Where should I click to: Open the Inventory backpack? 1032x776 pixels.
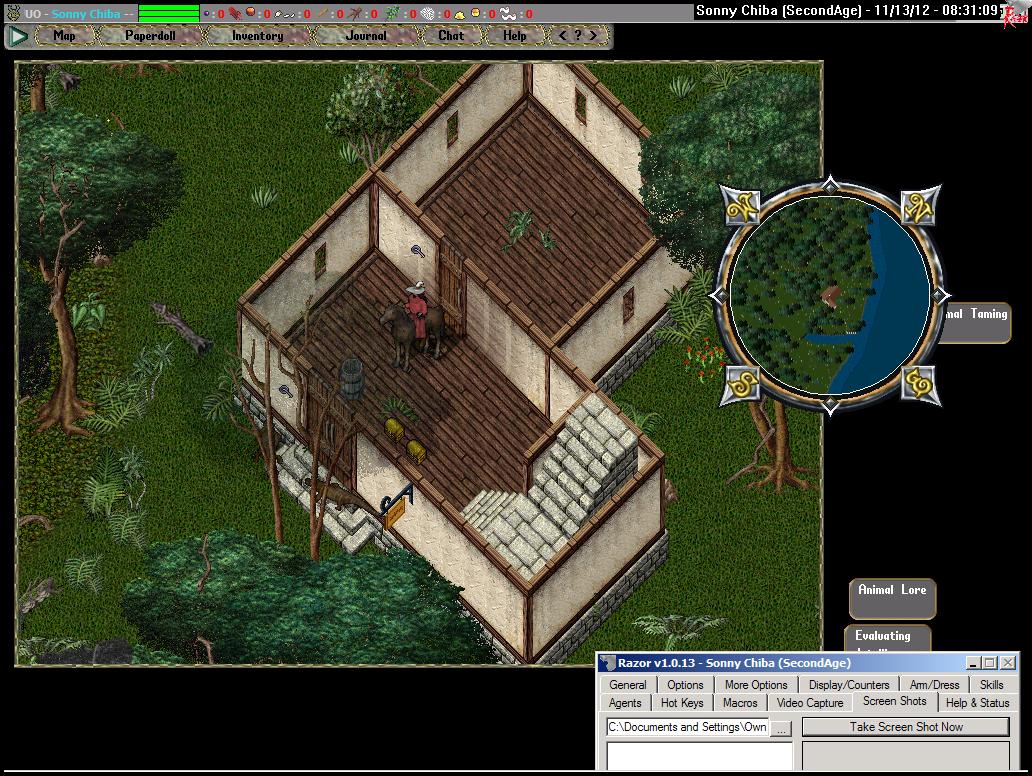pyautogui.click(x=257, y=36)
